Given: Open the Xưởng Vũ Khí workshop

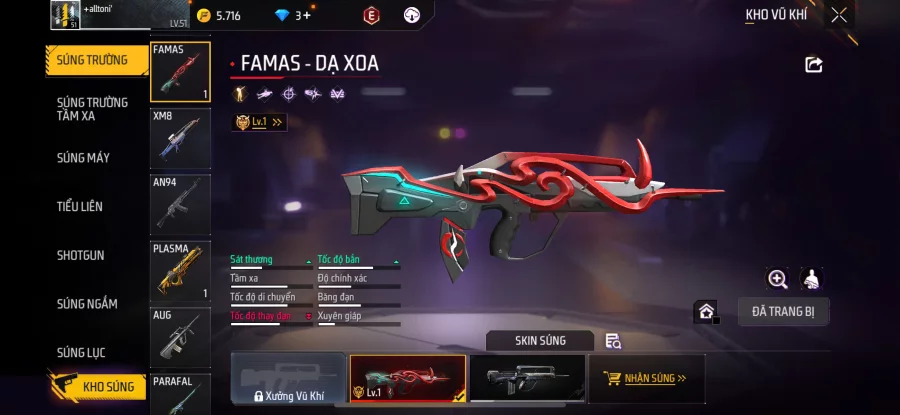Looking at the screenshot, I should click(x=288, y=379).
